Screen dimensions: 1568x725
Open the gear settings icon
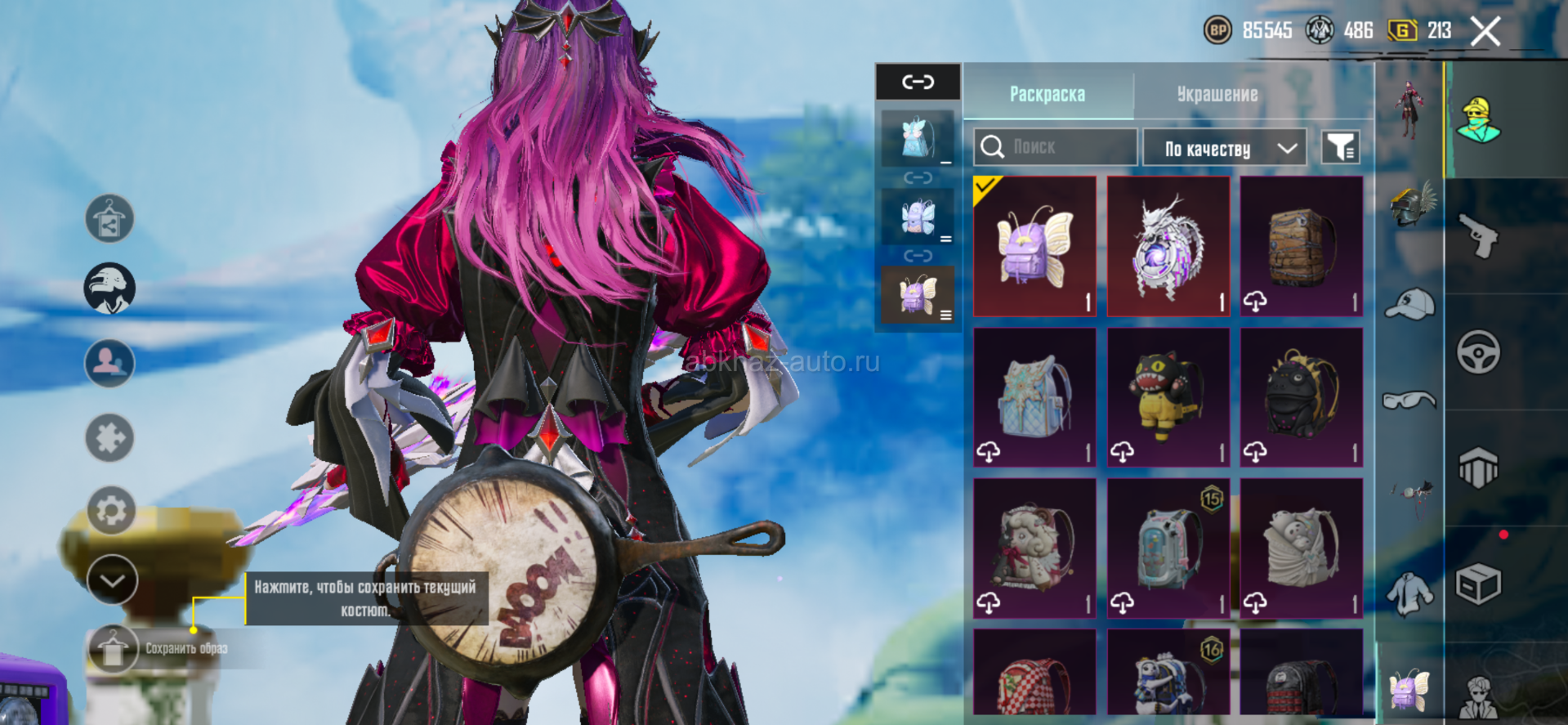tap(111, 511)
